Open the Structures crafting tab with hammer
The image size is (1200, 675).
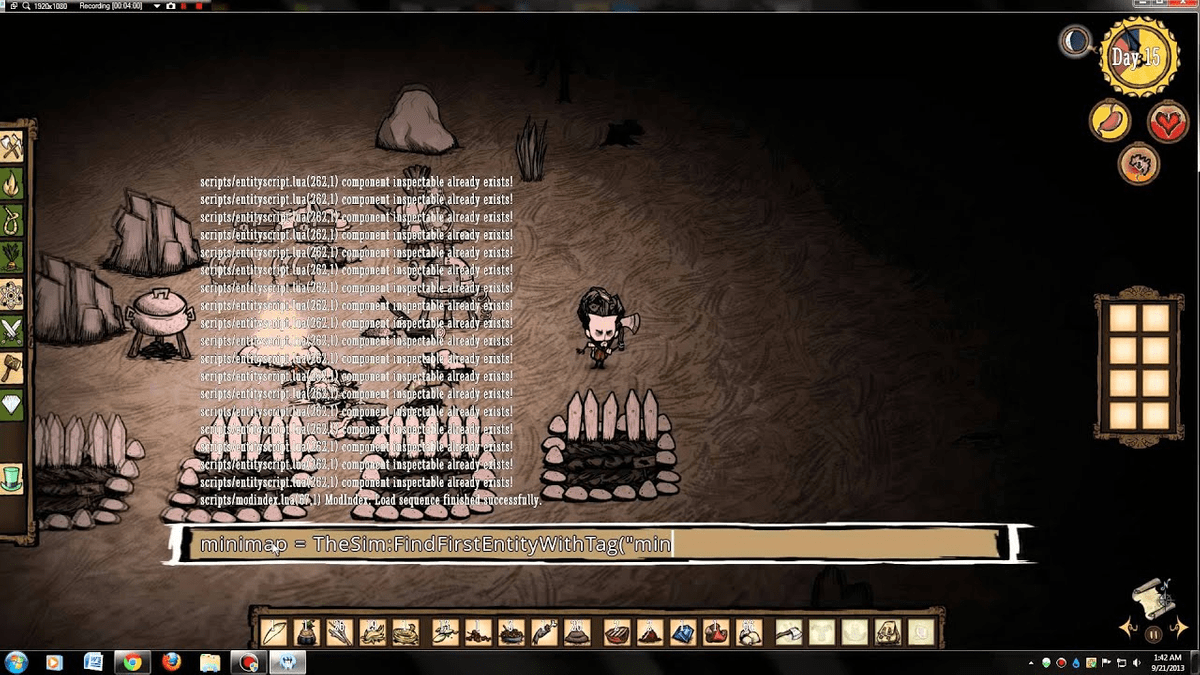click(x=11, y=367)
